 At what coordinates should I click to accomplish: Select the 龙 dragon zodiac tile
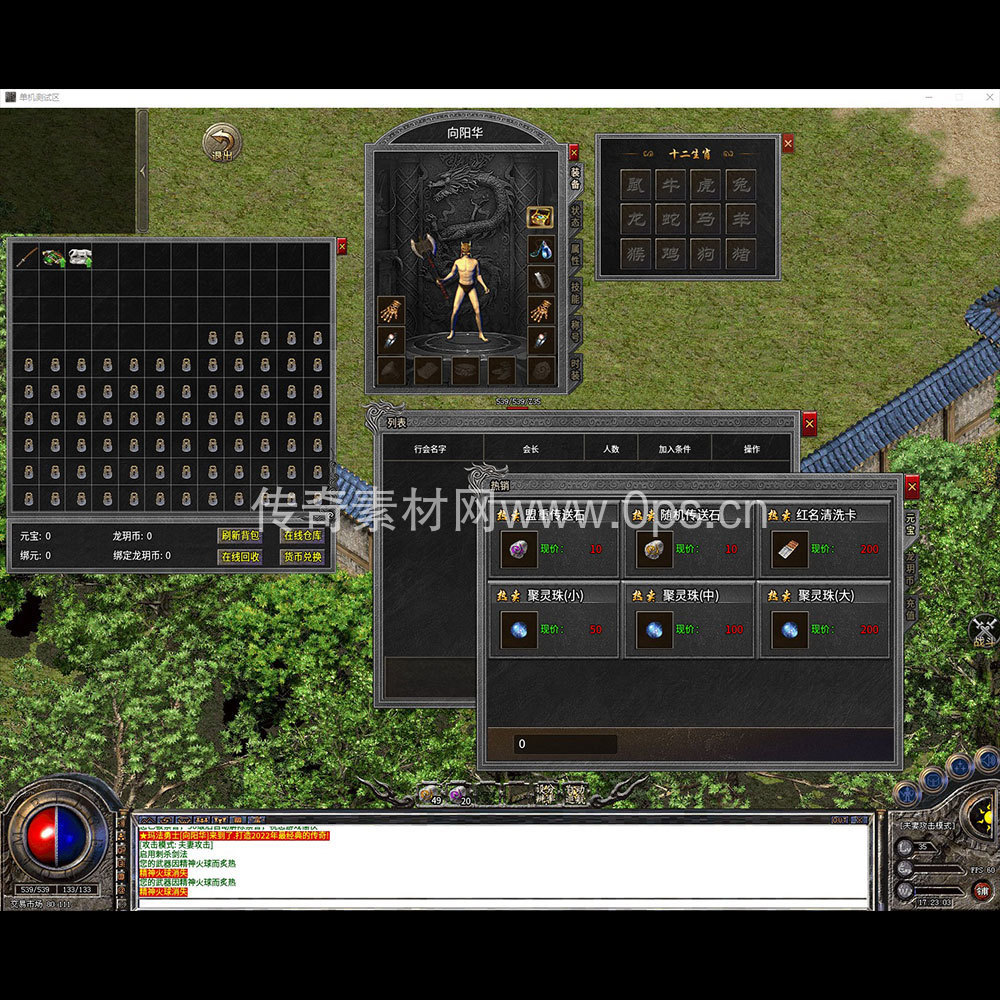(635, 219)
